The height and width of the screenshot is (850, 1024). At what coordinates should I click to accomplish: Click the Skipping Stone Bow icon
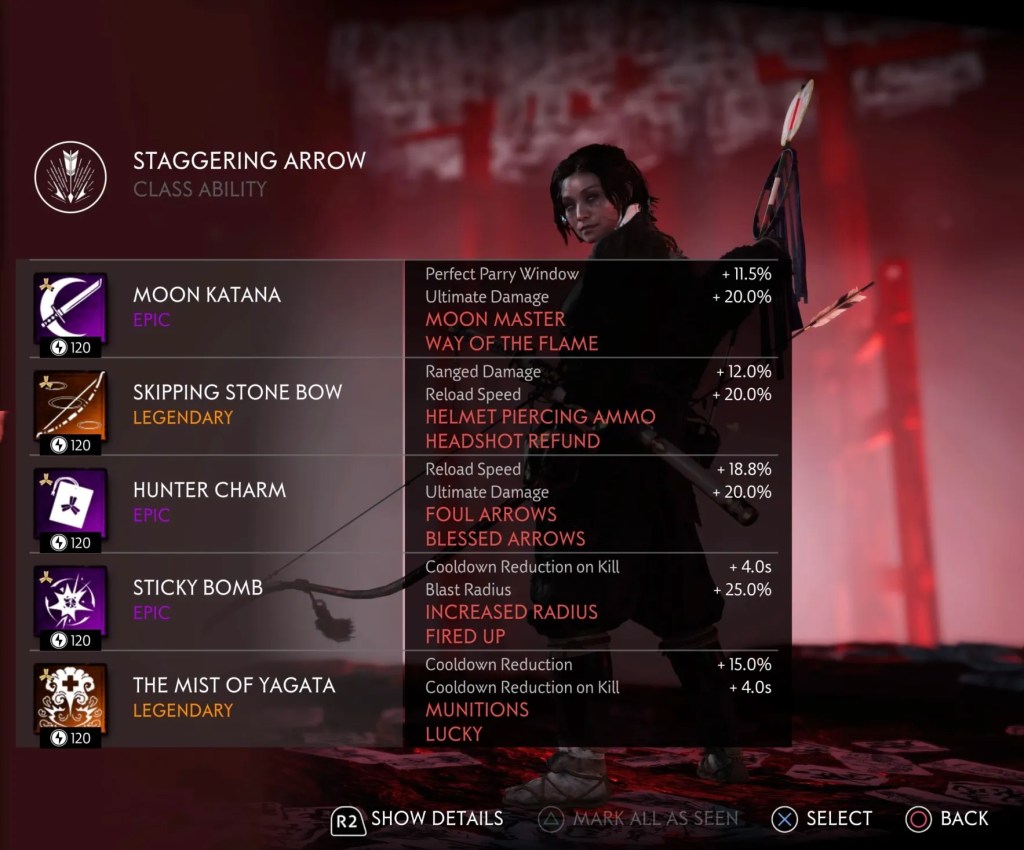70,406
